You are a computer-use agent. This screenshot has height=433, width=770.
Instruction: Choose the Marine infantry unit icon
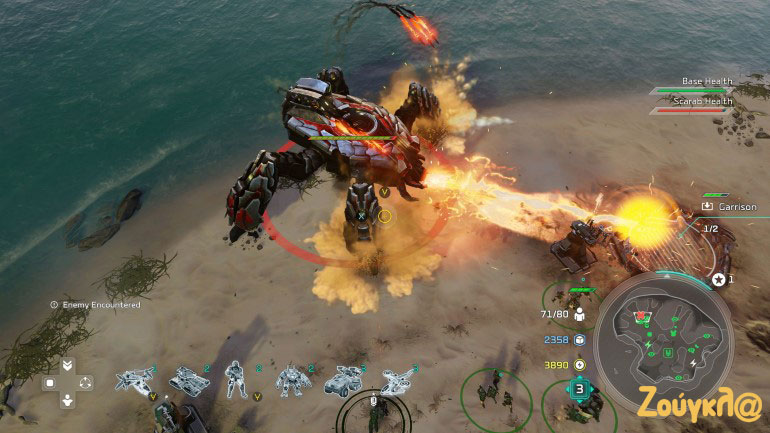click(237, 380)
